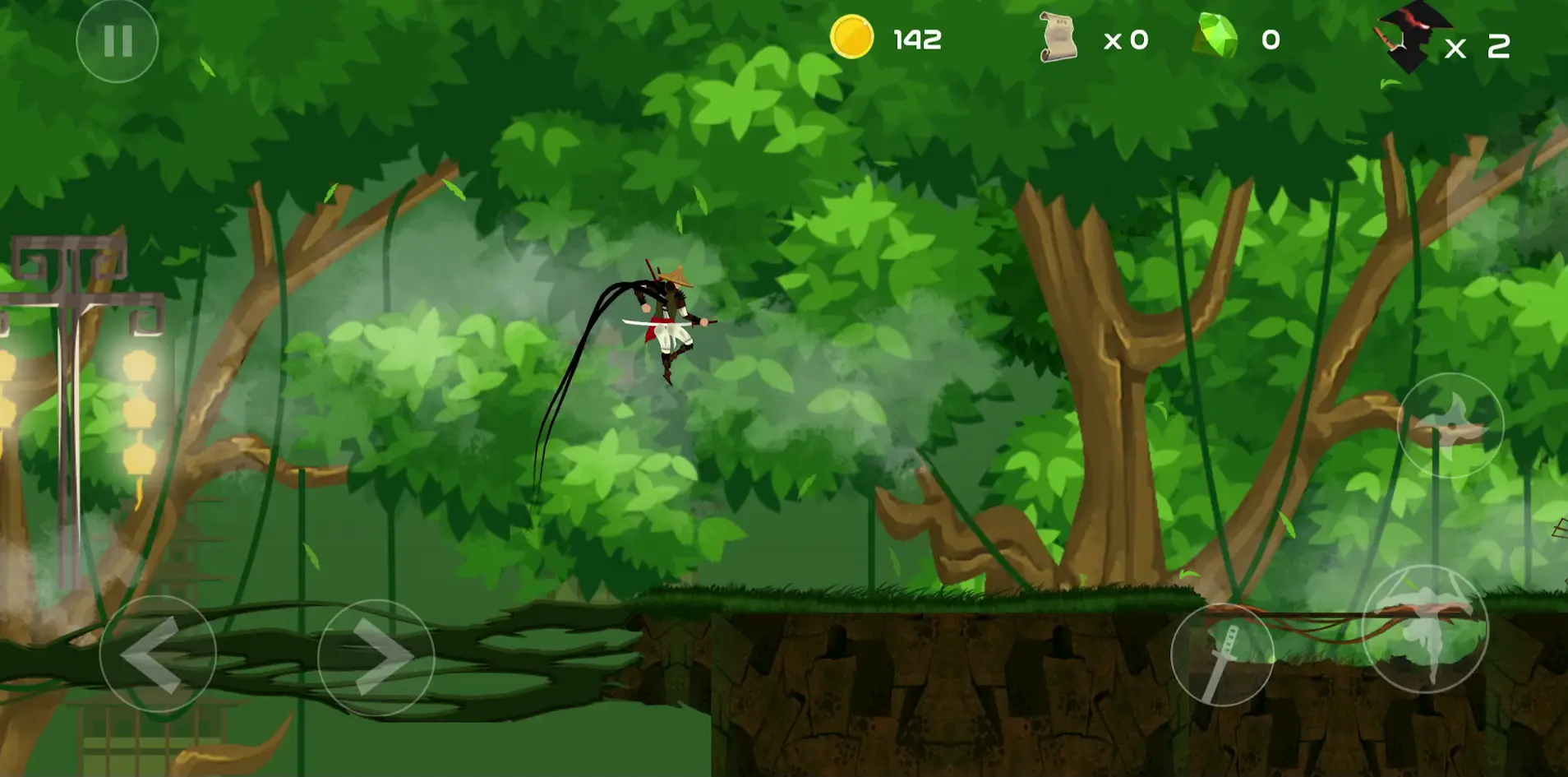Click the gold coin icon in the HUD
Viewport: 1568px width, 777px height.
[x=851, y=37]
